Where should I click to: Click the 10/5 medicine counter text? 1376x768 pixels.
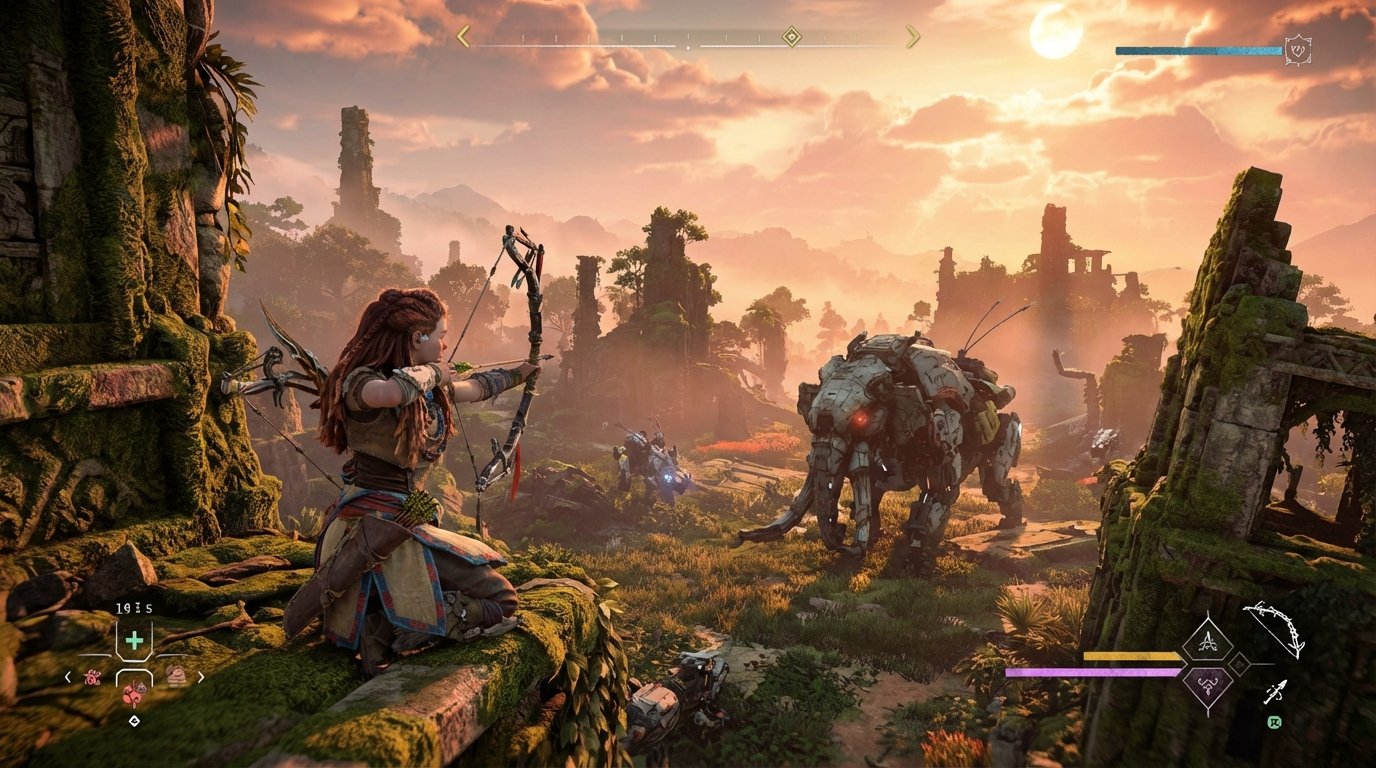coord(133,608)
